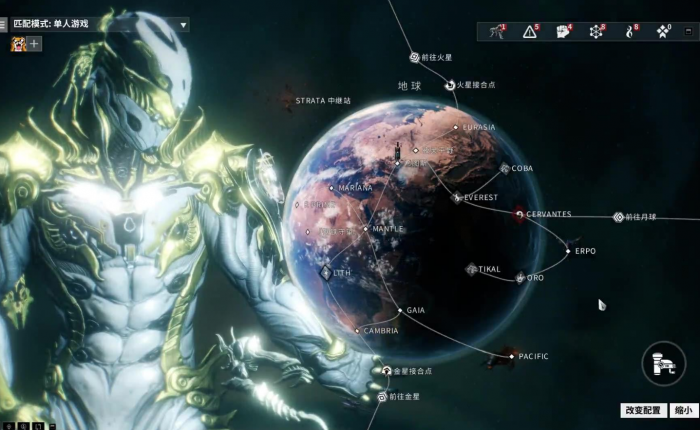Open the network syndicate icon panel
700x430 pixels.
tap(596, 32)
